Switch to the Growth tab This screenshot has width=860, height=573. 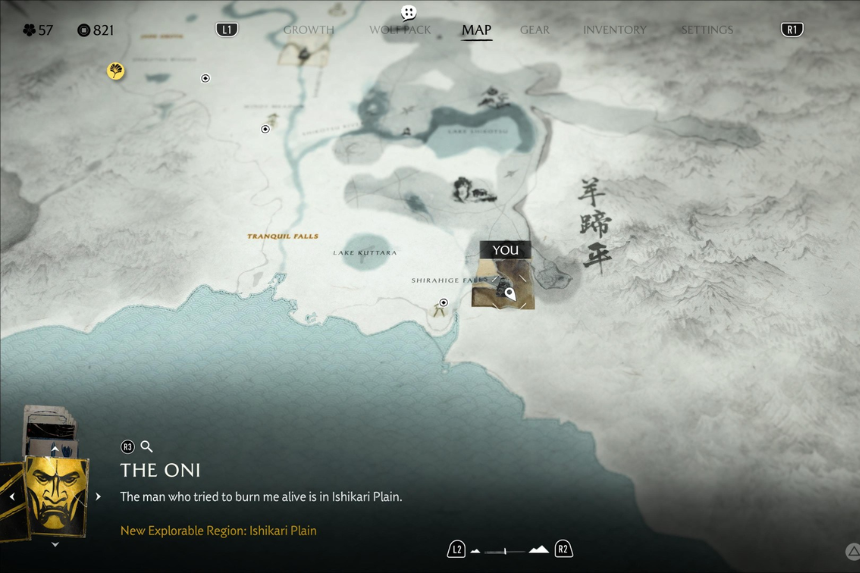click(308, 30)
